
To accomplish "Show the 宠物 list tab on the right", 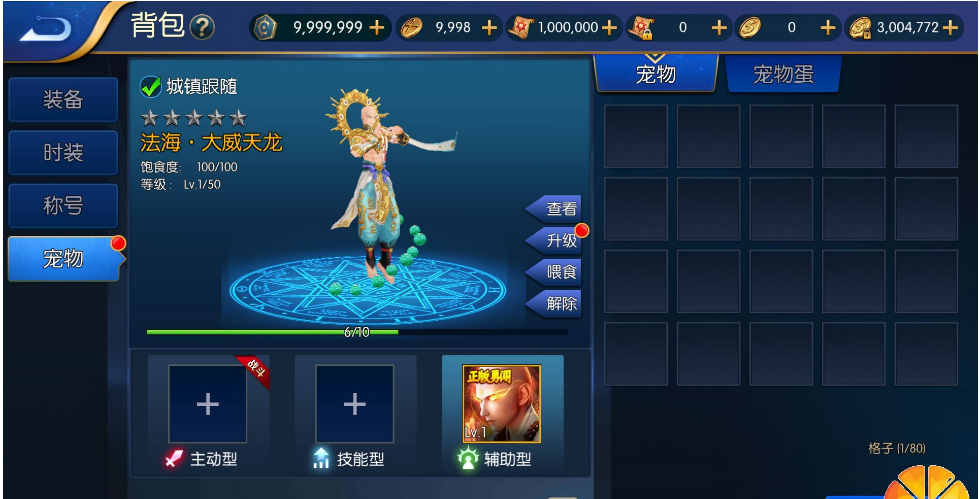I will point(656,74).
